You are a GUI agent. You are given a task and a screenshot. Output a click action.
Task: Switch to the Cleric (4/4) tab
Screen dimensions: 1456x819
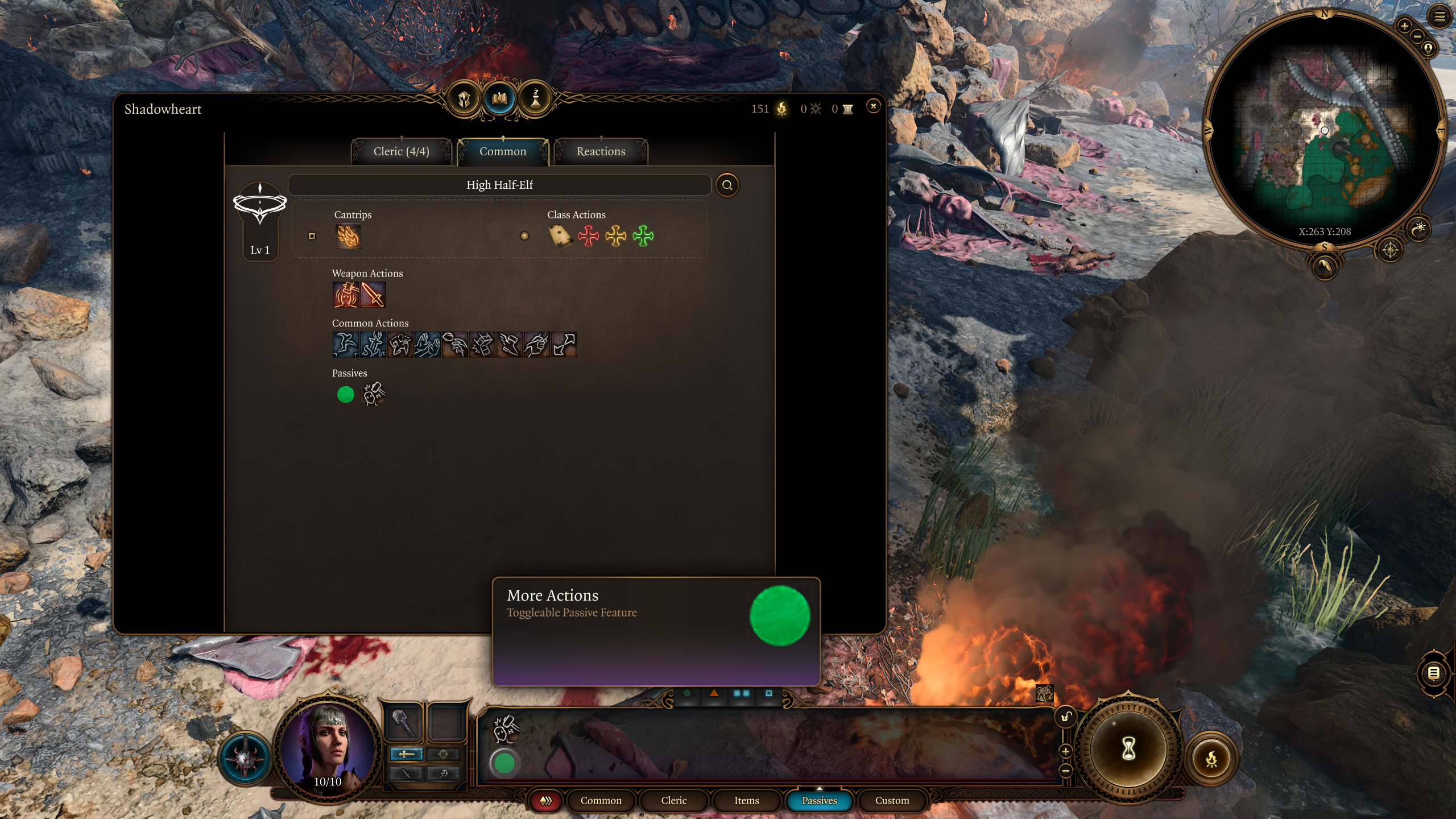pyautogui.click(x=401, y=151)
